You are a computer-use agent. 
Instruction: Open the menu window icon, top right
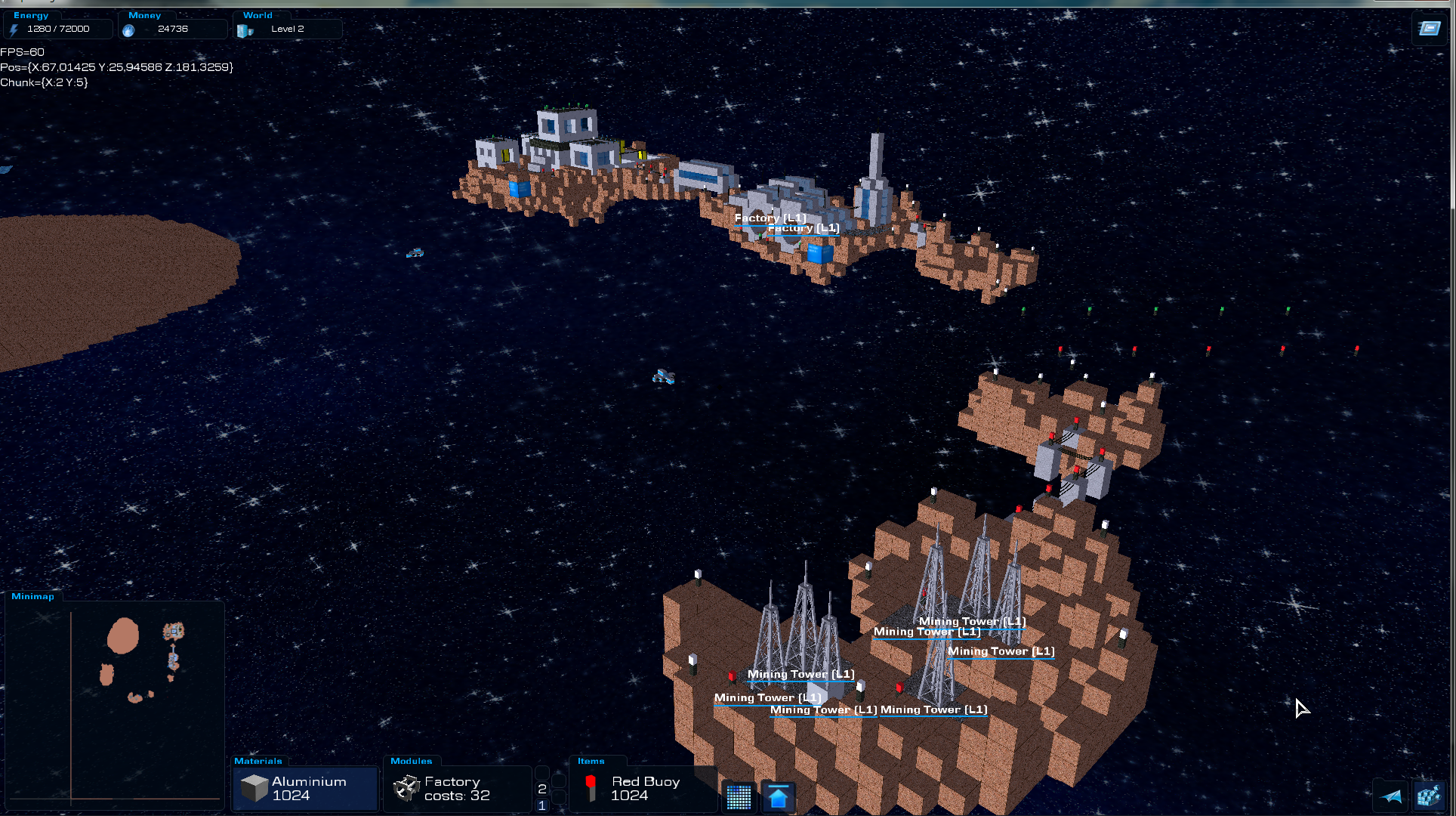(1429, 29)
